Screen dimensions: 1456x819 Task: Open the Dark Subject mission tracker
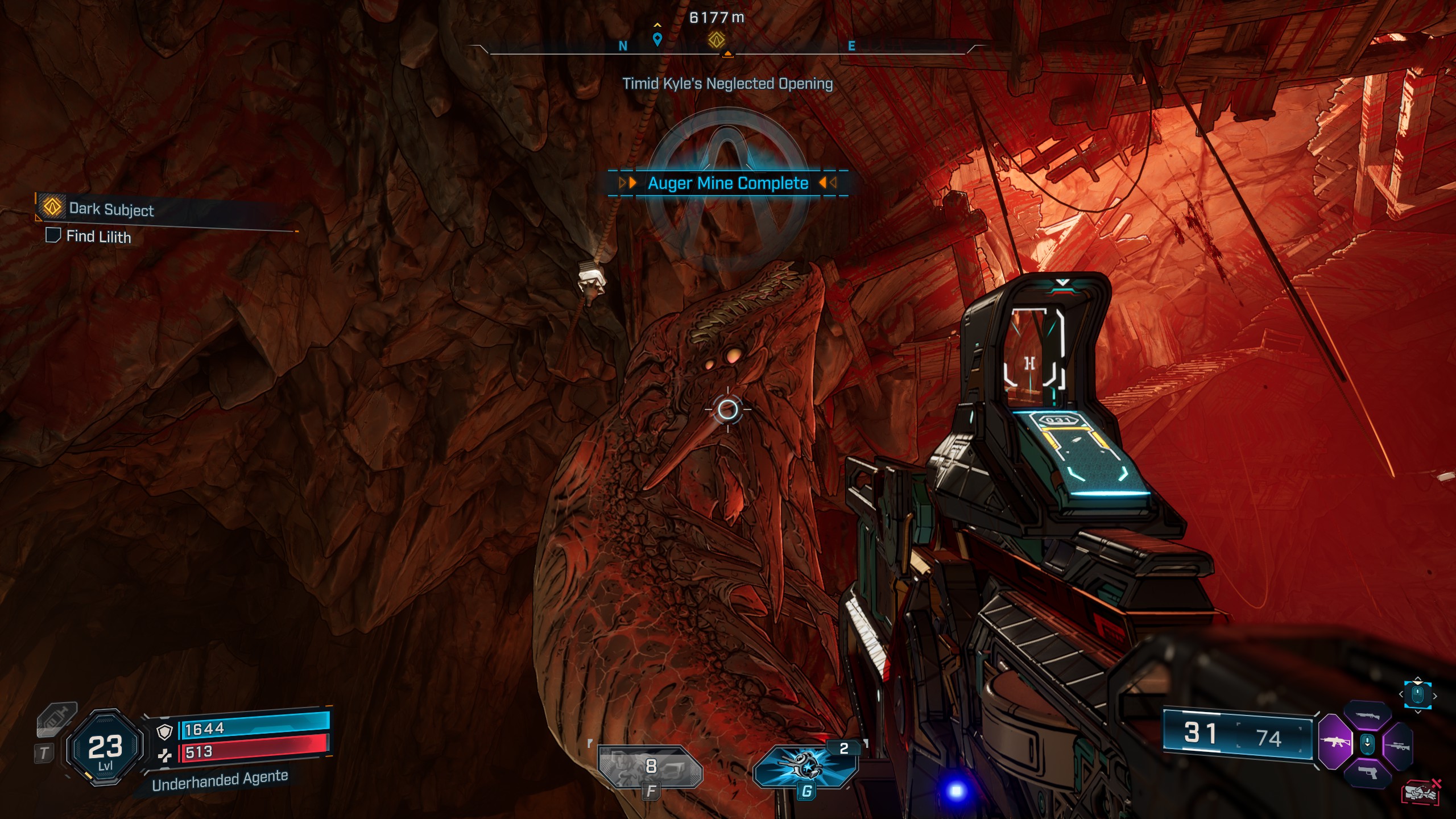click(x=111, y=209)
